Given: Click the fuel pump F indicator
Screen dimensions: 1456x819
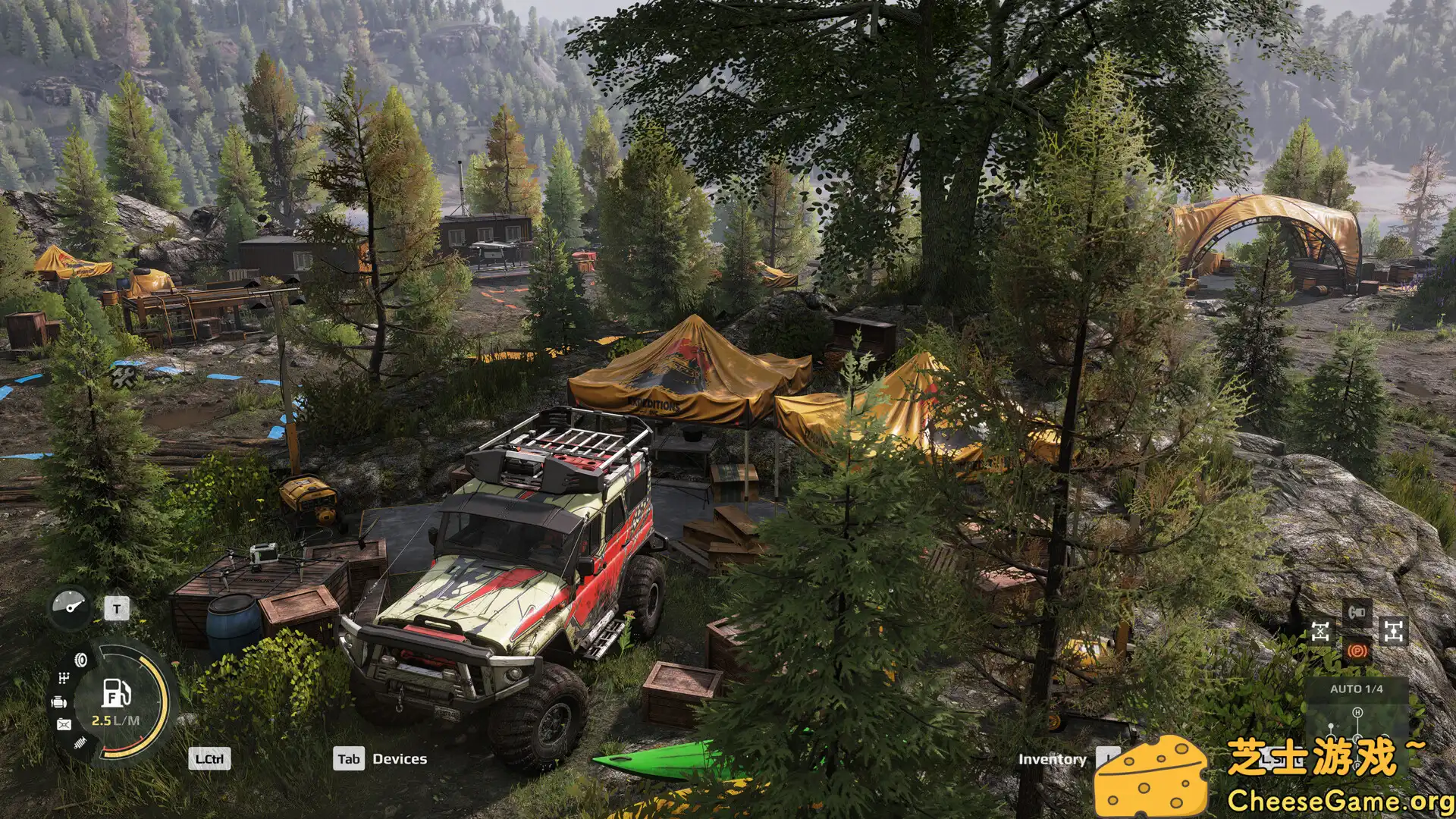Looking at the screenshot, I should coord(115,694).
